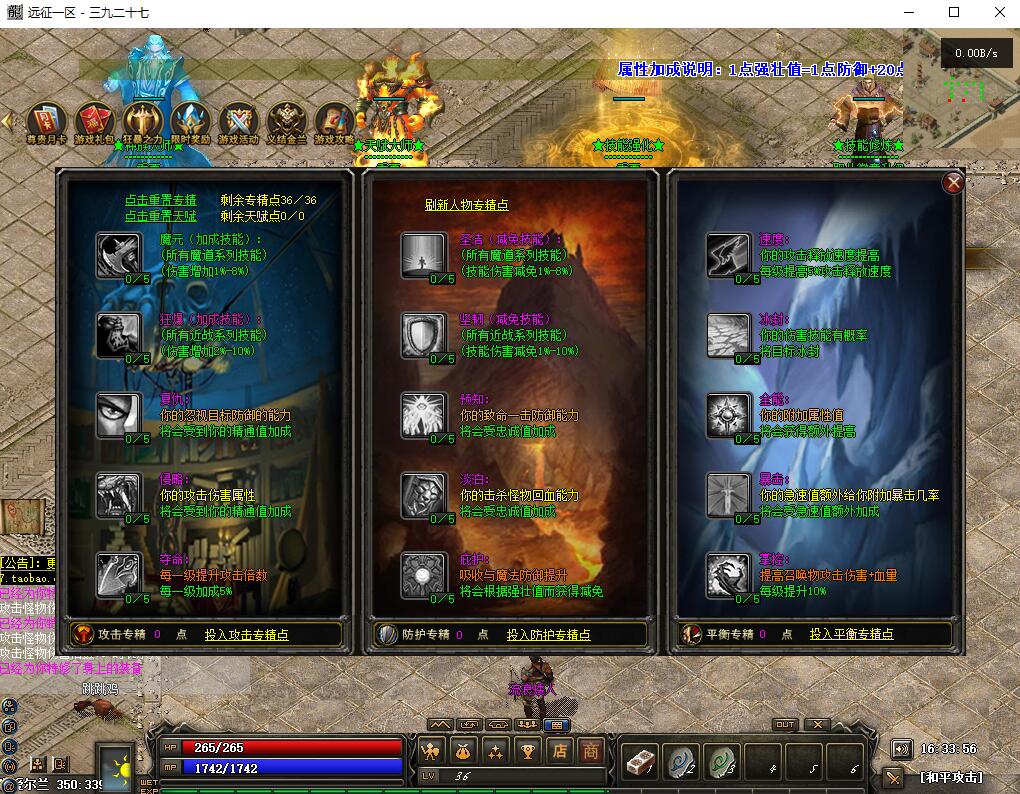Toggle the sound speaker button
Viewport: 1020px width, 794px height.
902,749
